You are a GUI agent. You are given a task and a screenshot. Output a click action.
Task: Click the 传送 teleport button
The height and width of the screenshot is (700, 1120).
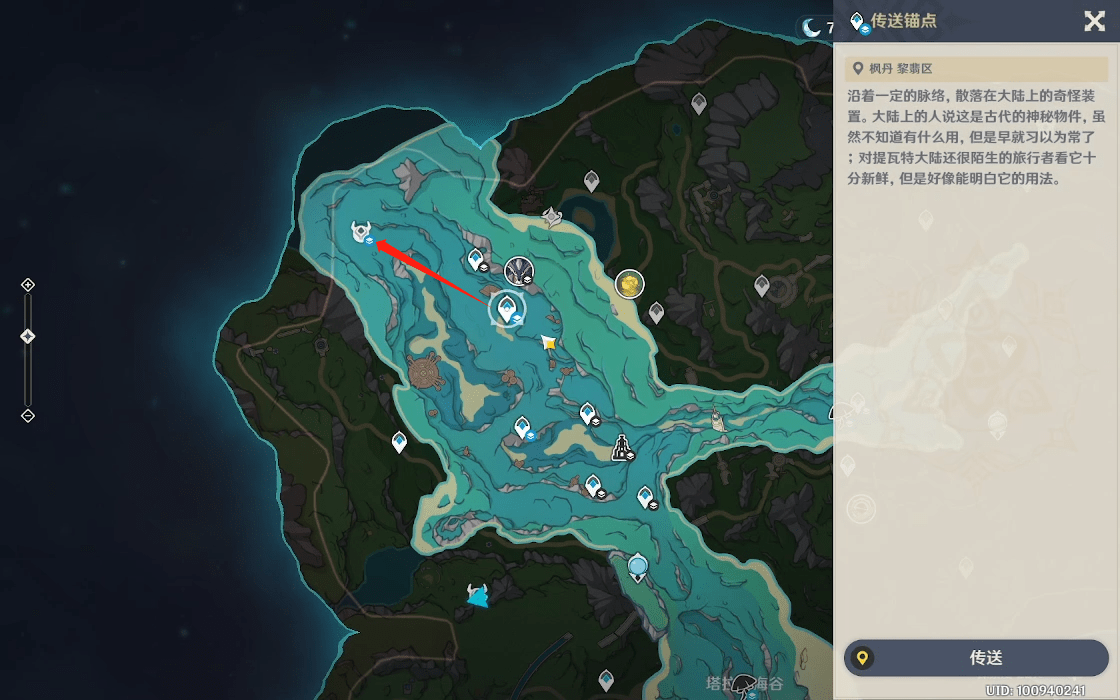click(x=977, y=658)
